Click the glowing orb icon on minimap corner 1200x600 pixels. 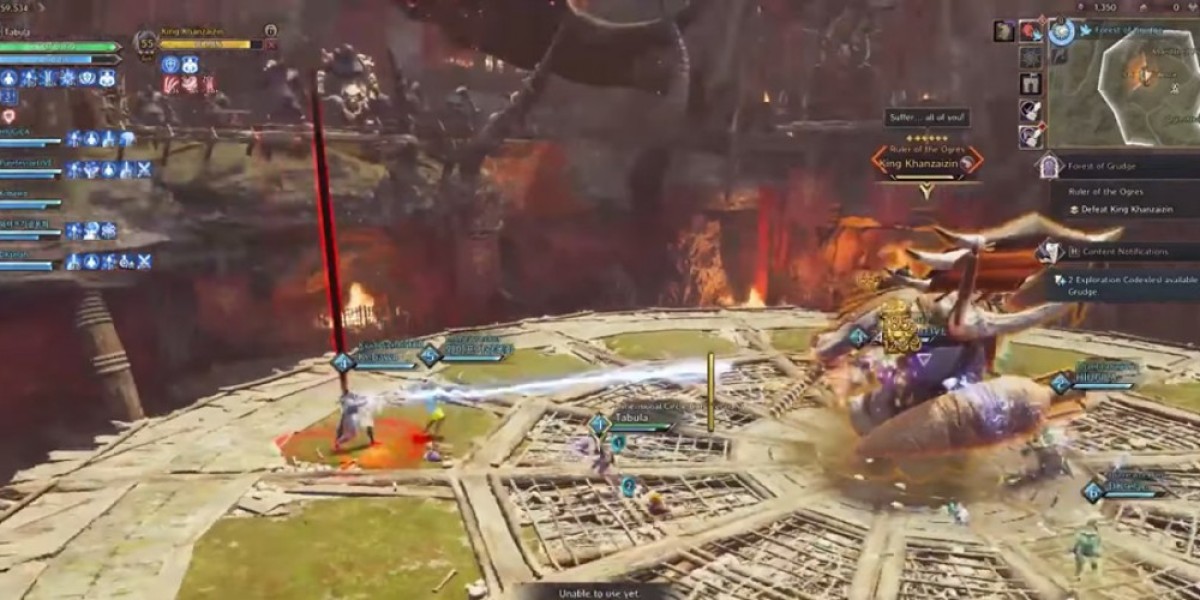coord(1061,31)
